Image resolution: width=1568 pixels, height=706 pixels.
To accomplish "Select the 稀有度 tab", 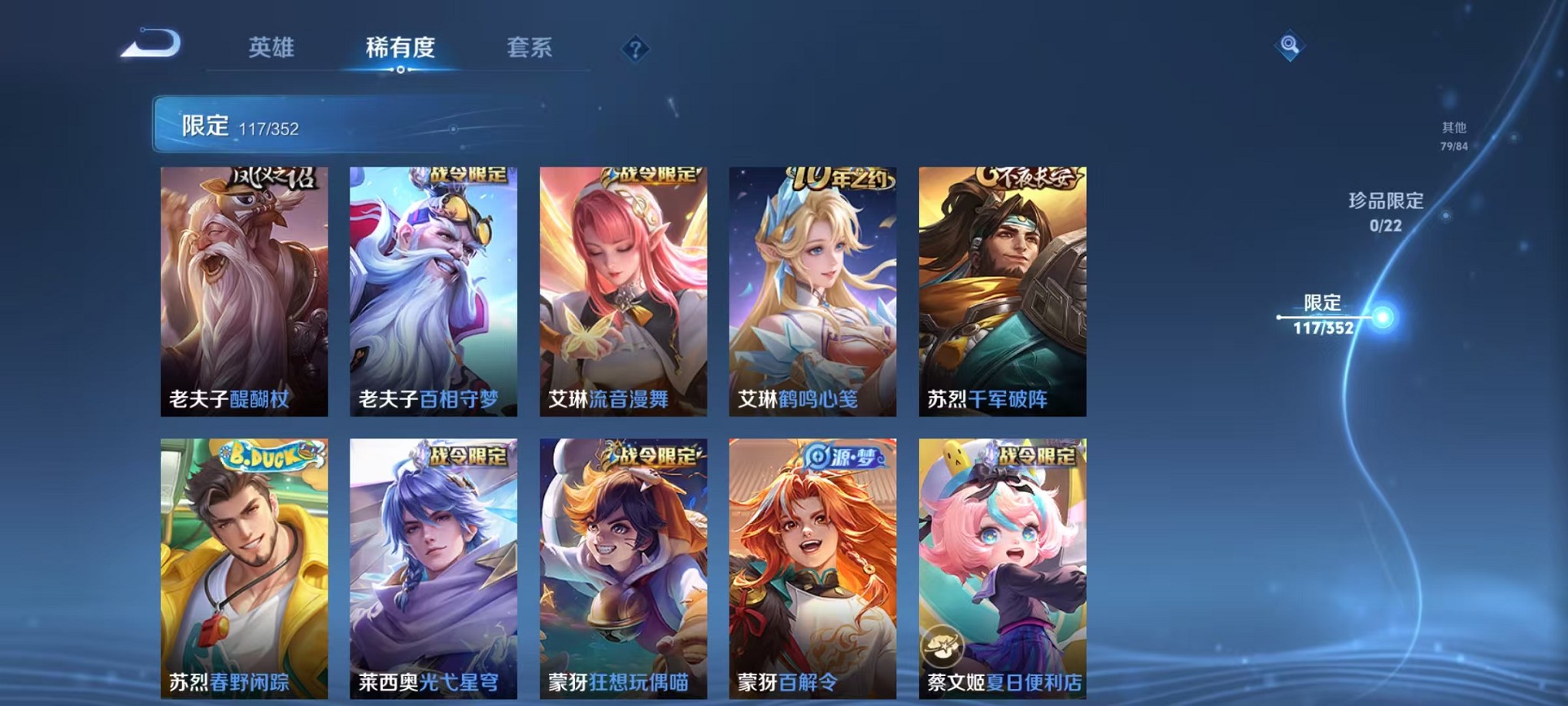I will tap(401, 48).
